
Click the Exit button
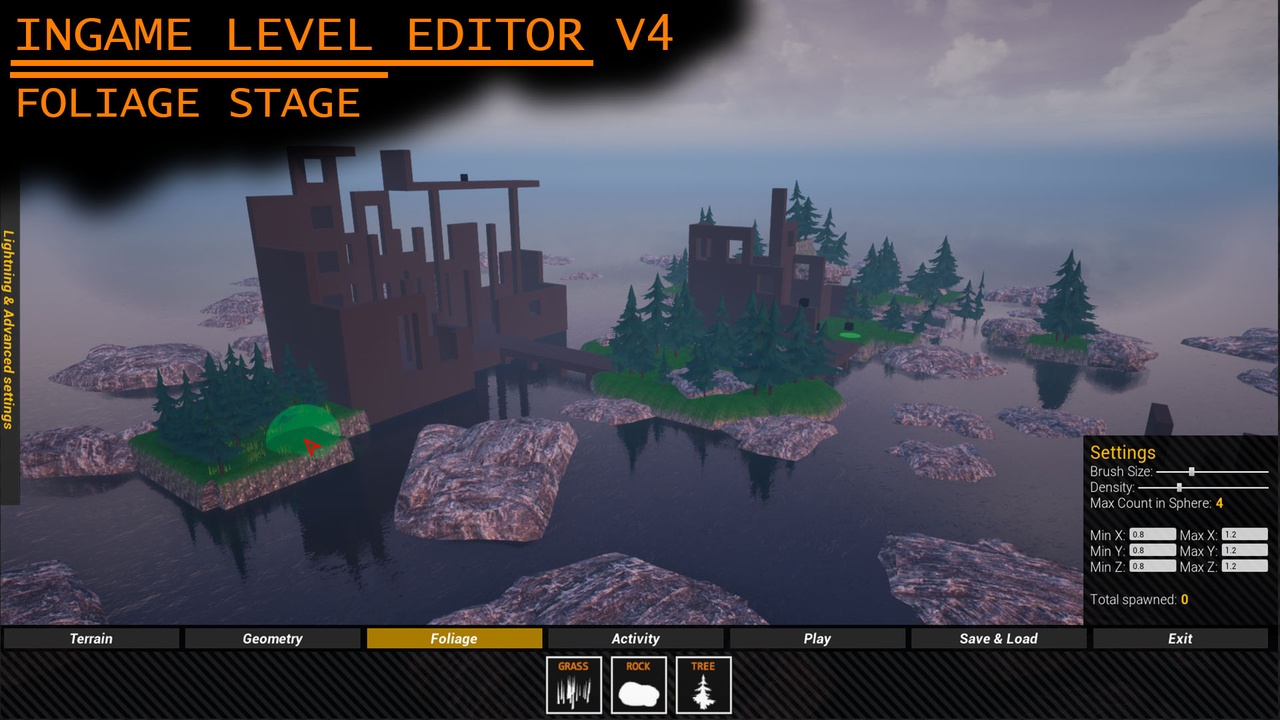coord(1179,638)
